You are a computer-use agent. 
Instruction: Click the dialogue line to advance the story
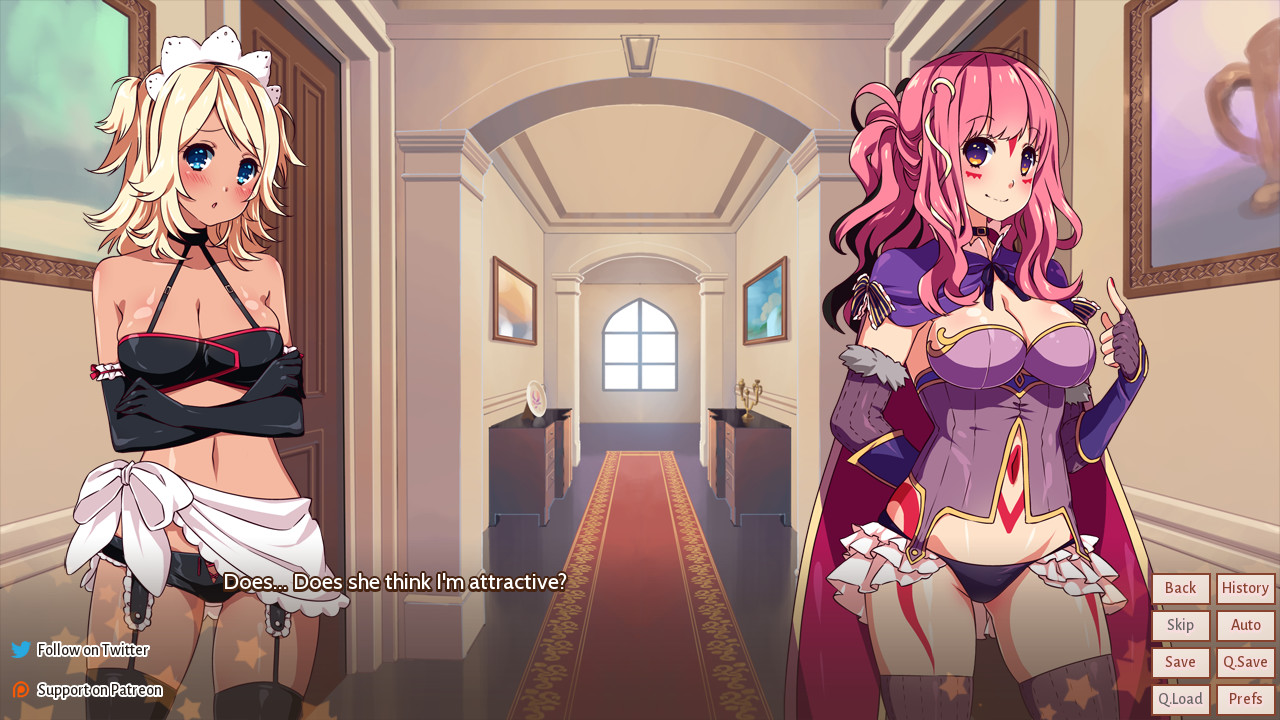point(397,582)
